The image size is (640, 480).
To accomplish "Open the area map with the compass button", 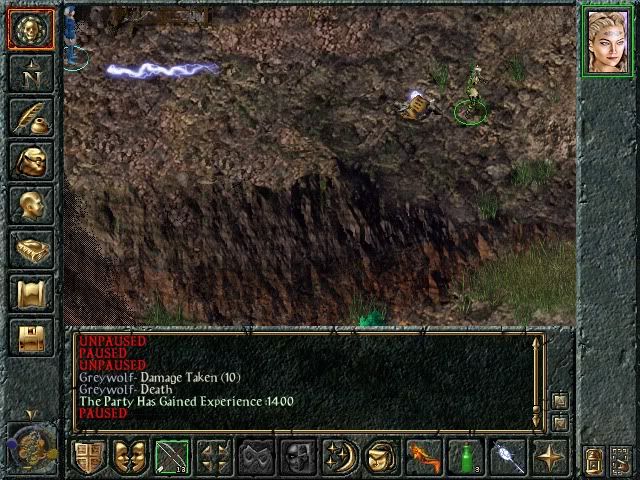I will coord(31,72).
